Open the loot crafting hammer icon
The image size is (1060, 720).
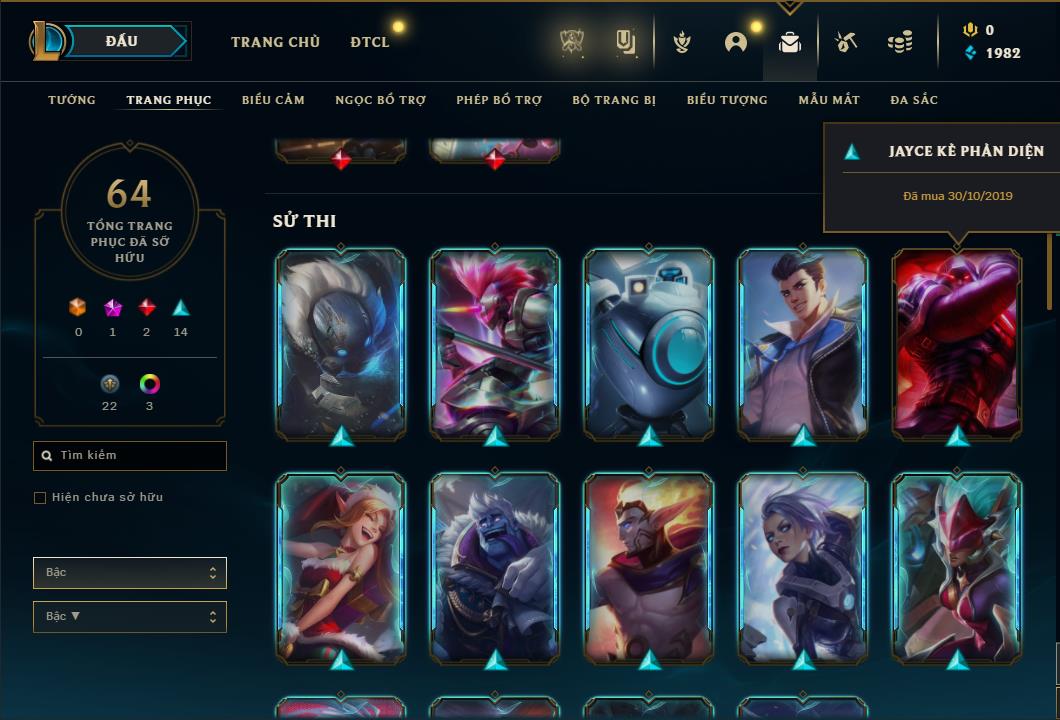(x=845, y=42)
